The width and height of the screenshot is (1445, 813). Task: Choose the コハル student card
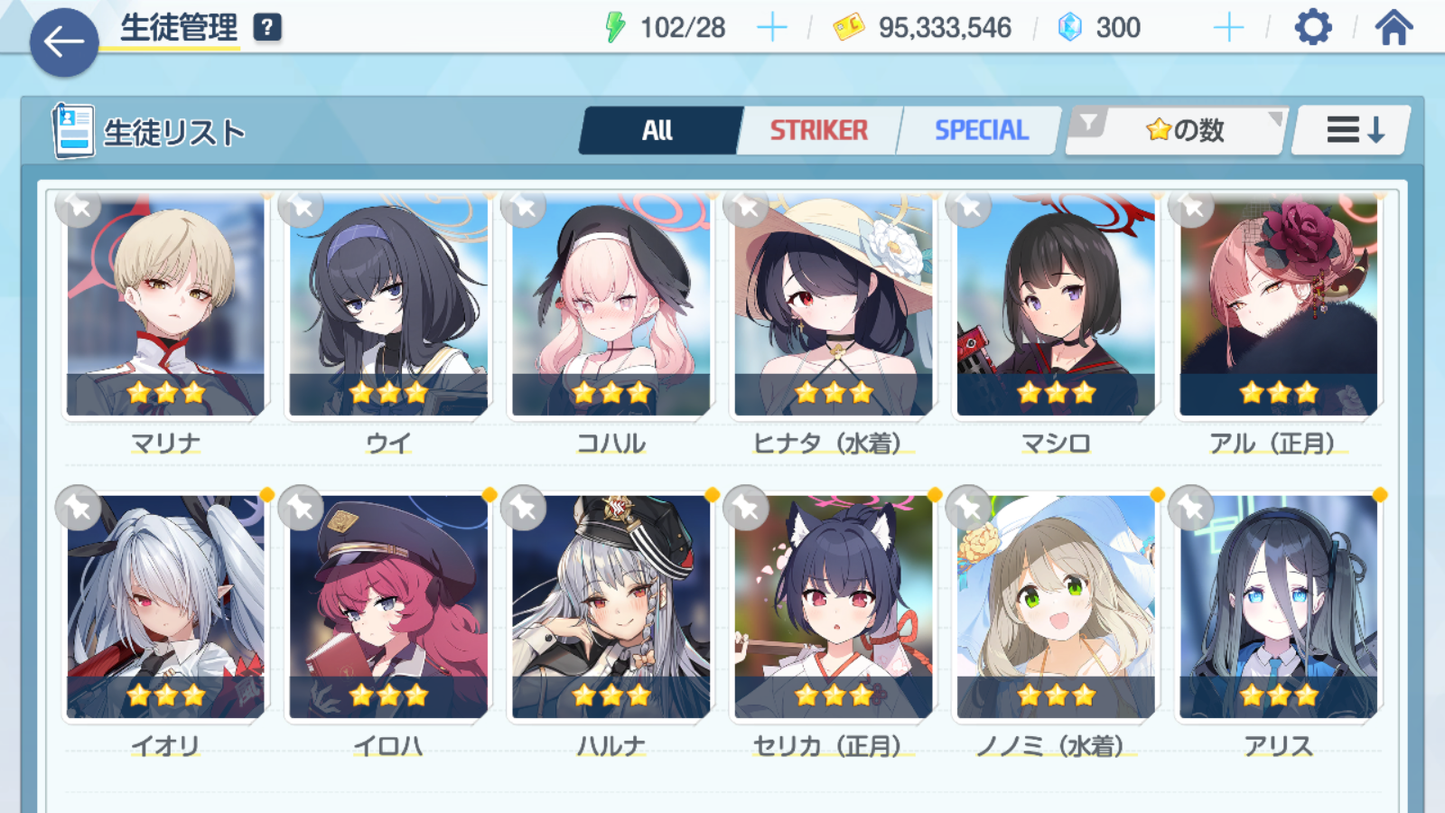(611, 305)
